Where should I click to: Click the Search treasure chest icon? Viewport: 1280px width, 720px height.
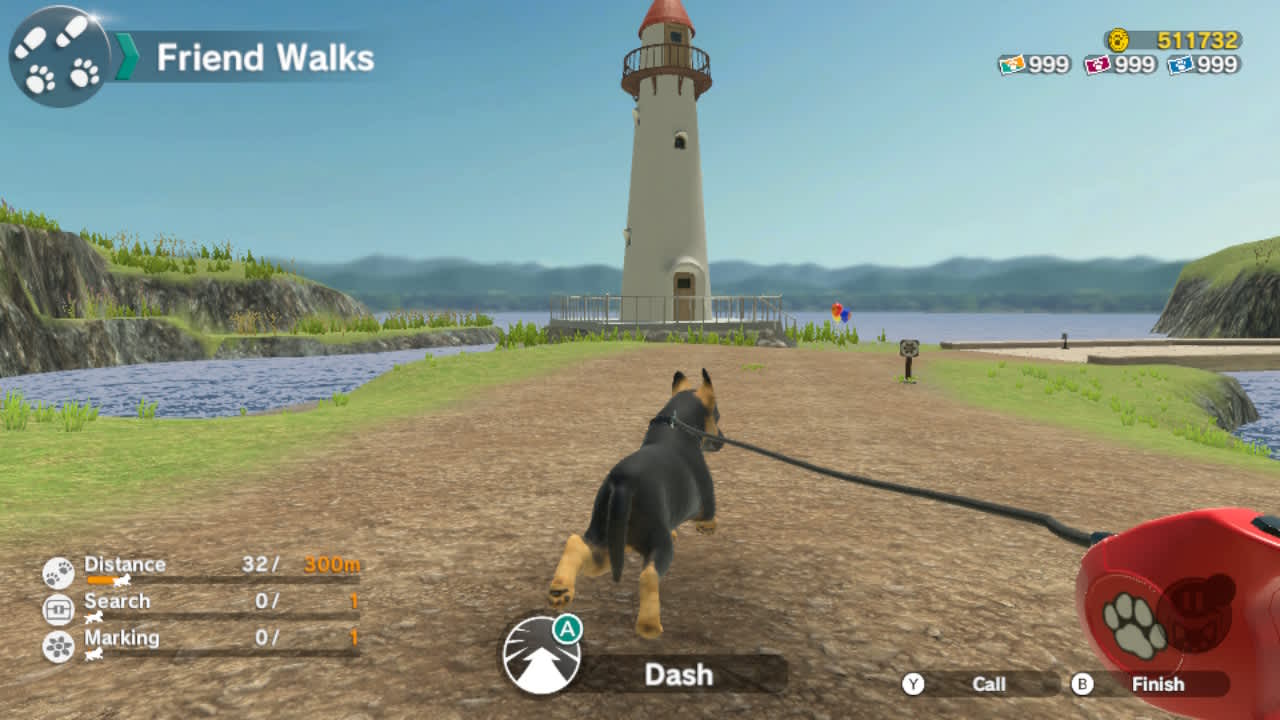58,609
